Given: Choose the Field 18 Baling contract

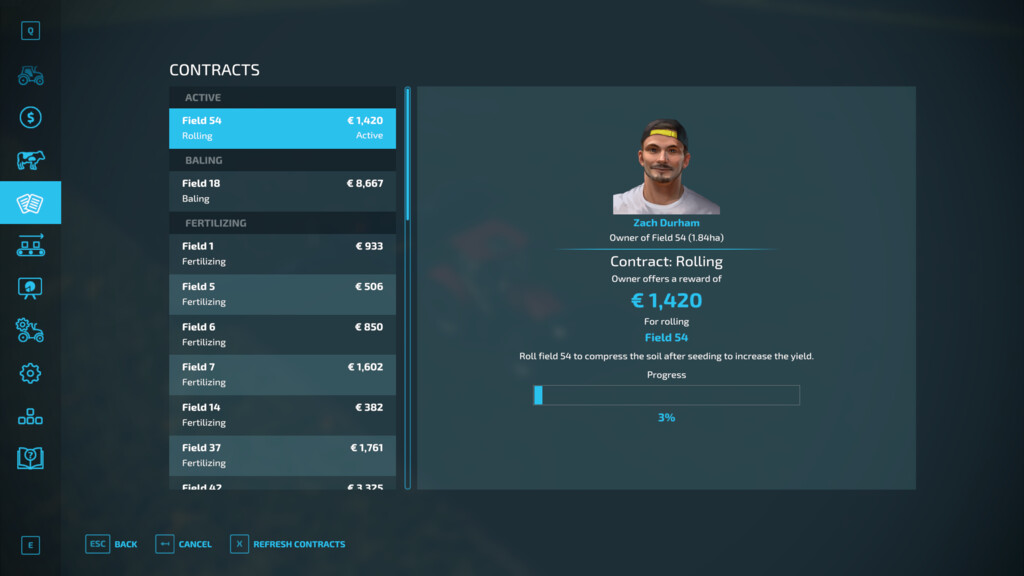Looking at the screenshot, I should point(282,191).
